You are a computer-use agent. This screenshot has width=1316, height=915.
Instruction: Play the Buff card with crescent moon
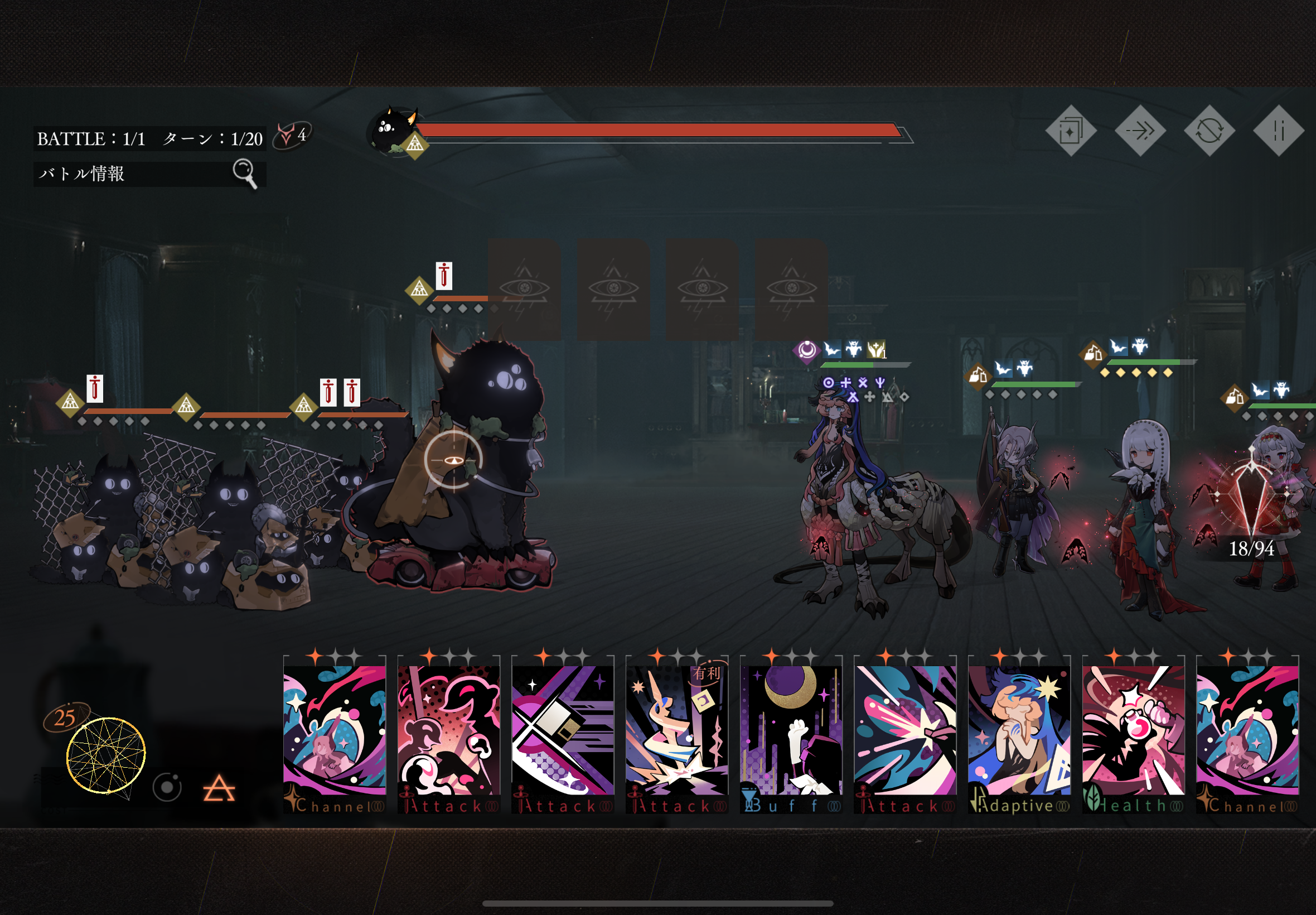(791, 735)
